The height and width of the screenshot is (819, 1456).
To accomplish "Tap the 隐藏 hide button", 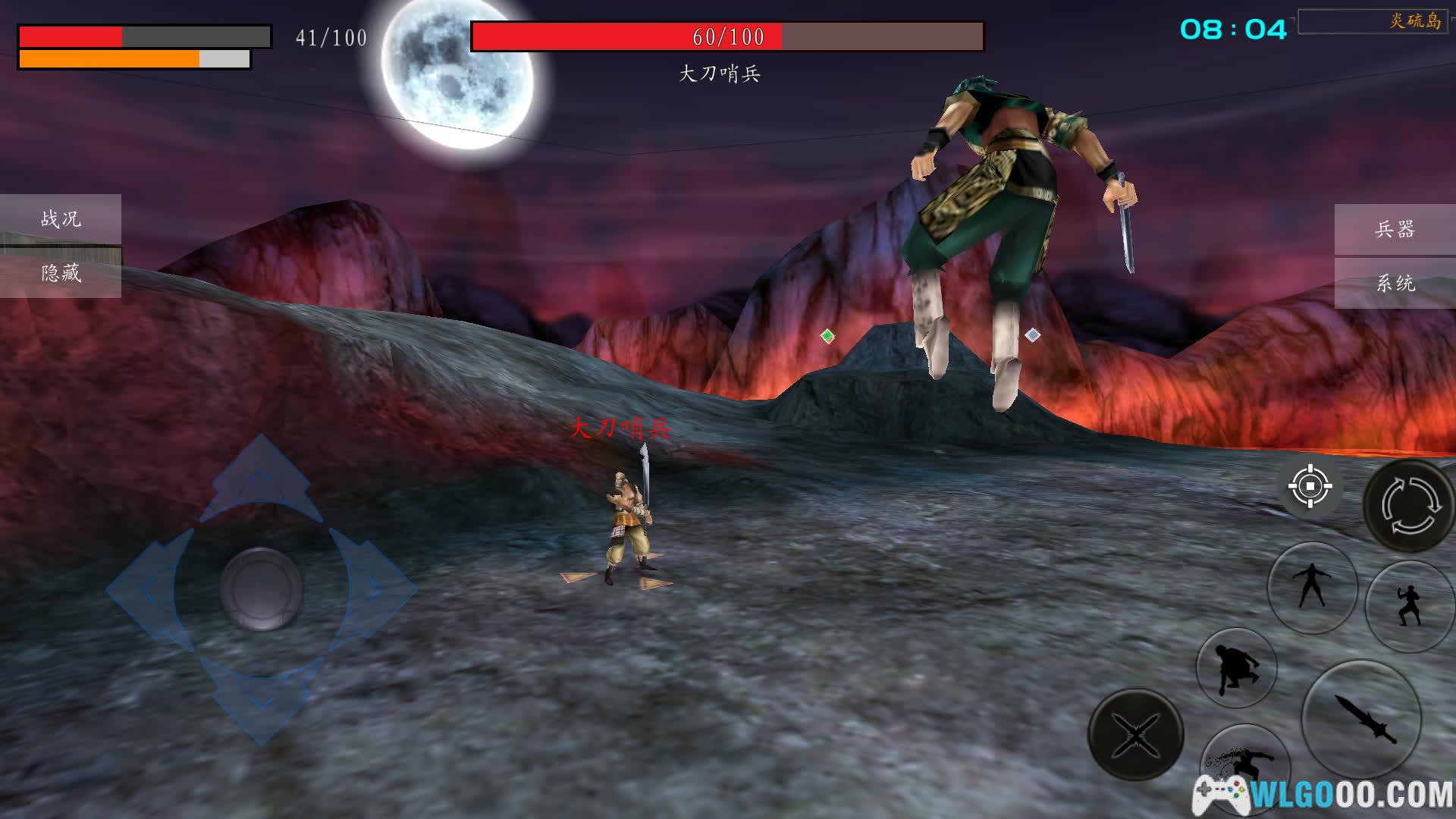I will coord(61,273).
